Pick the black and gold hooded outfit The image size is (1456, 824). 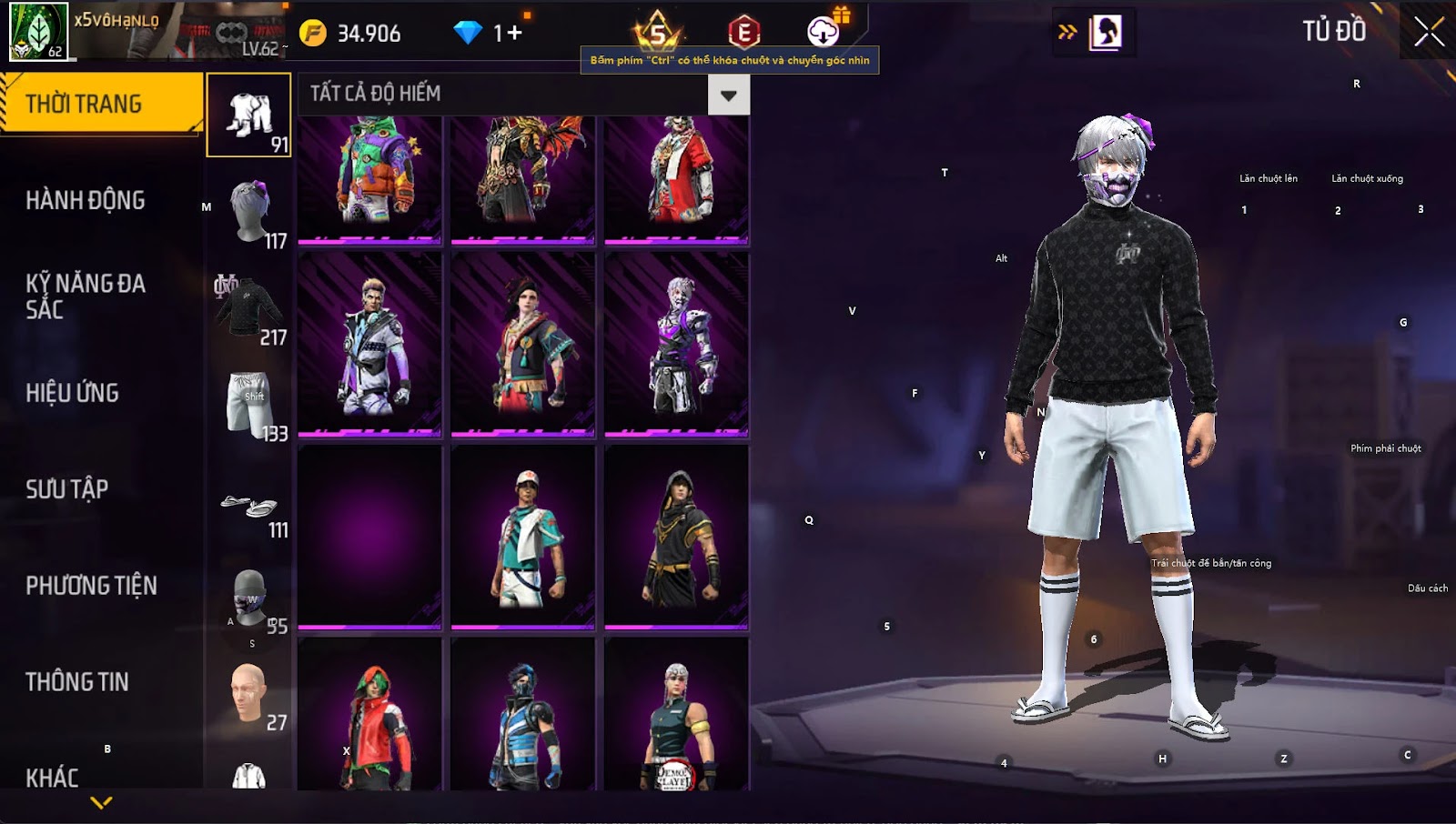pyautogui.click(x=676, y=537)
